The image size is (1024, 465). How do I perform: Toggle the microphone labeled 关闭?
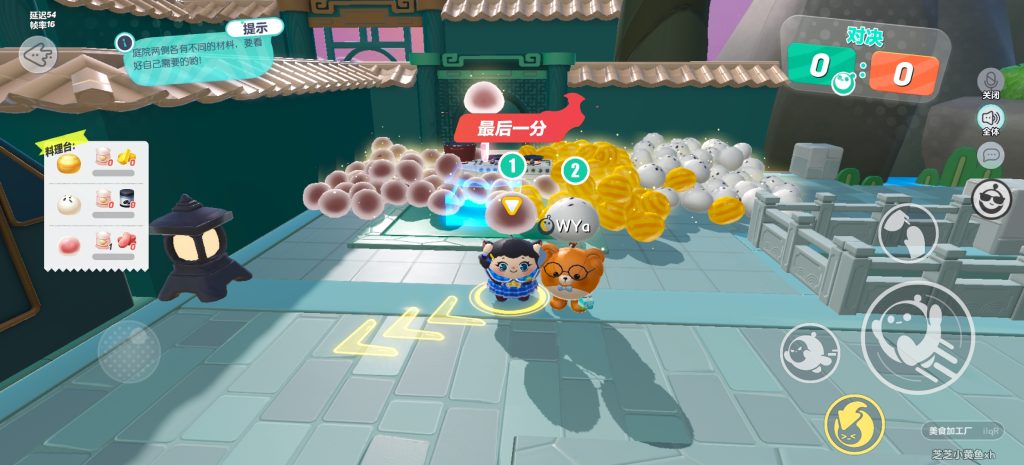tap(991, 81)
